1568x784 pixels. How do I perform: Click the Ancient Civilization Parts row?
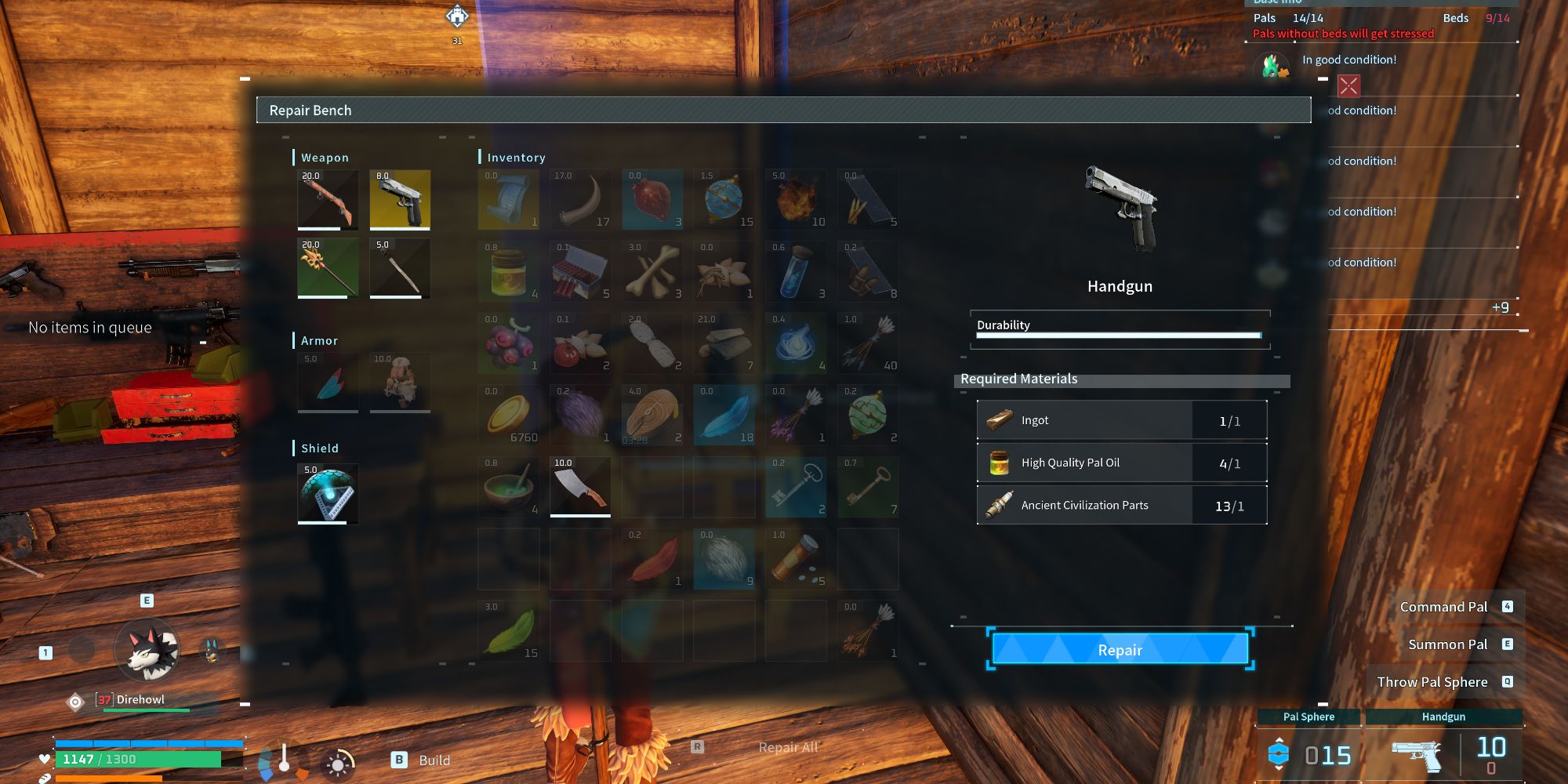click(x=1121, y=506)
